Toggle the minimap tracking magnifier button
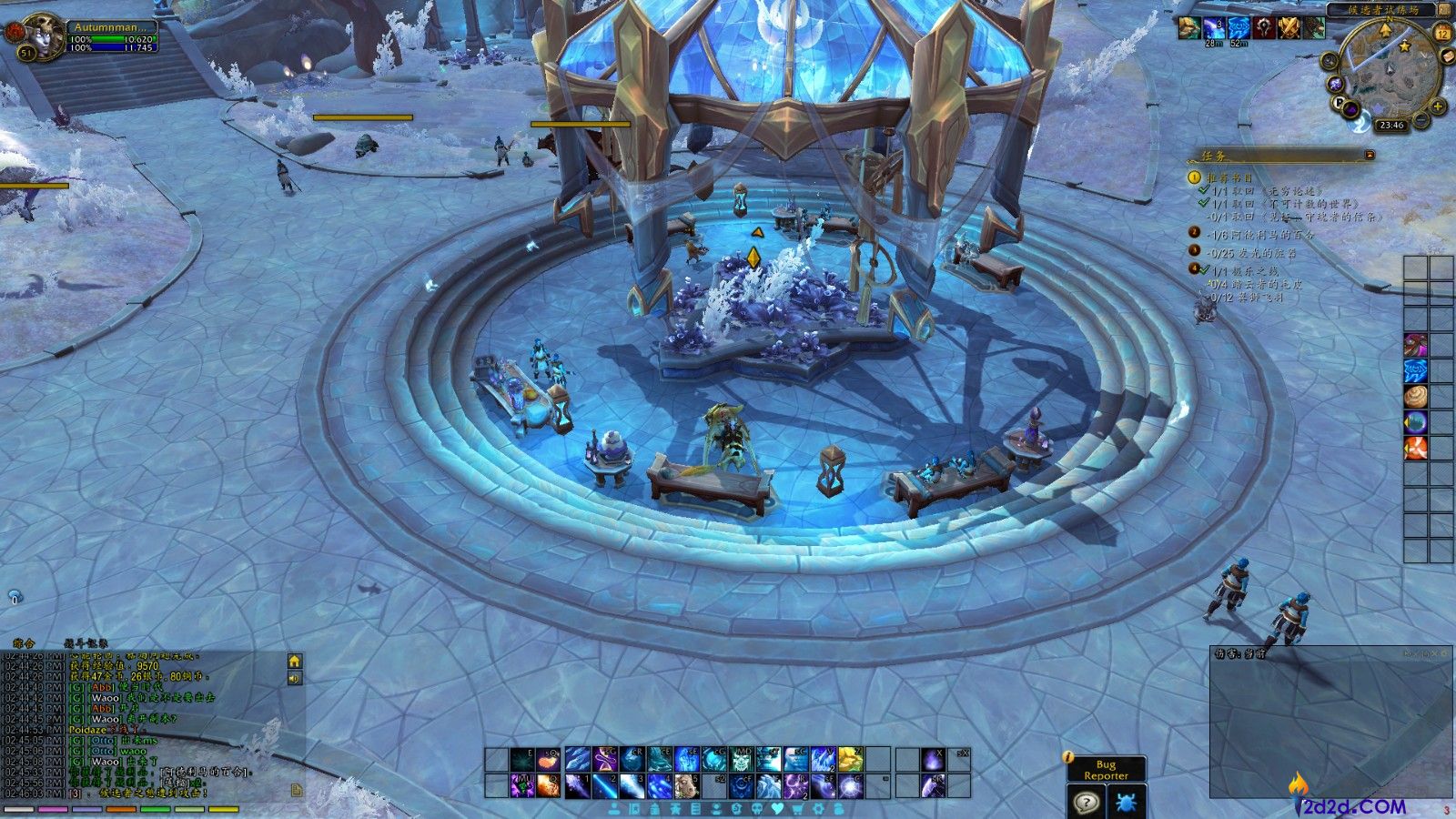 click(x=1331, y=61)
